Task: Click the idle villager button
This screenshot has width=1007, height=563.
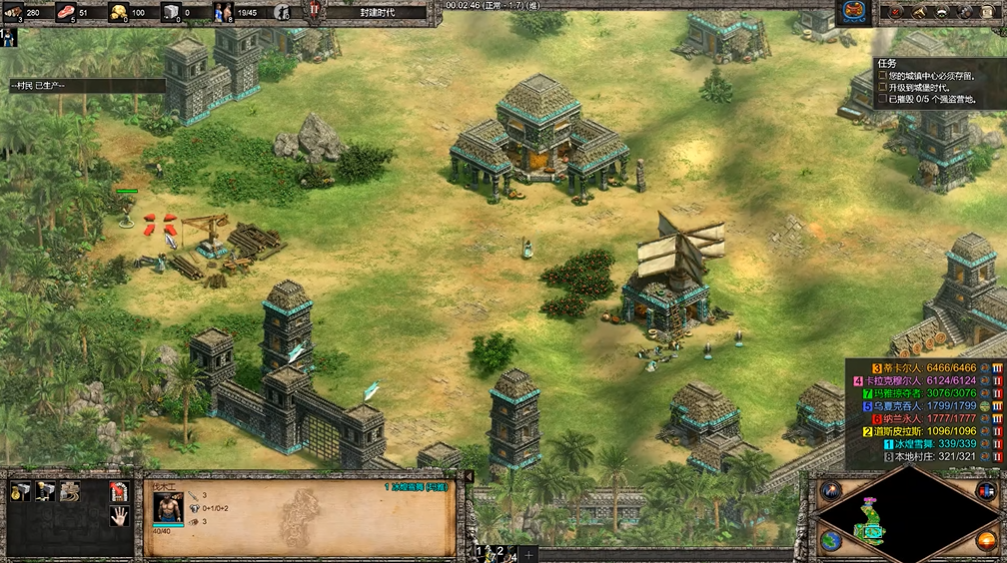Action: click(x=8, y=36)
